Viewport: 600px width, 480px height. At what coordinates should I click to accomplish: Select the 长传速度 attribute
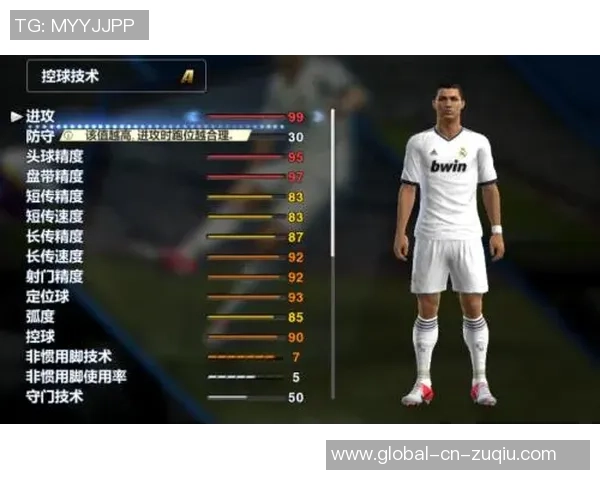[54, 257]
